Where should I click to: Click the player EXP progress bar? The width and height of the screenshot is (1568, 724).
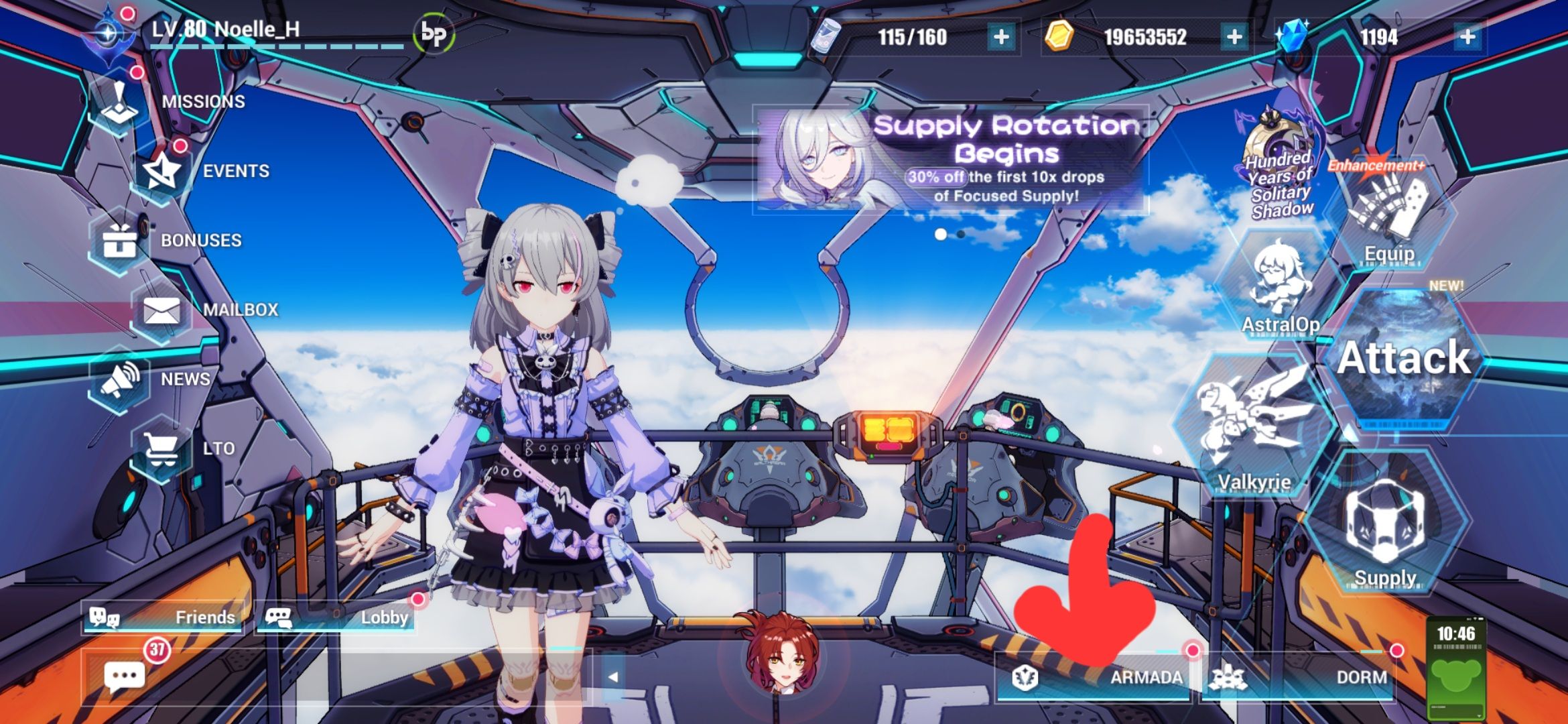[268, 48]
